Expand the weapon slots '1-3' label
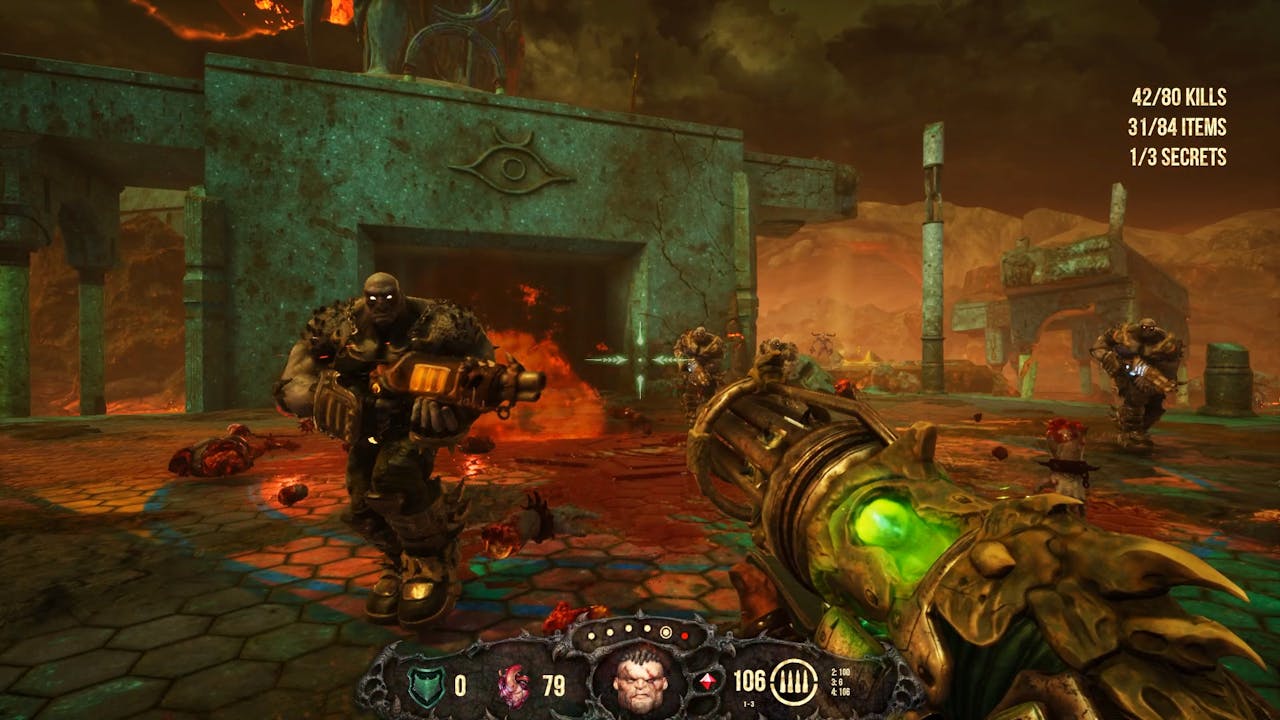Viewport: 1280px width, 720px height. click(x=748, y=703)
